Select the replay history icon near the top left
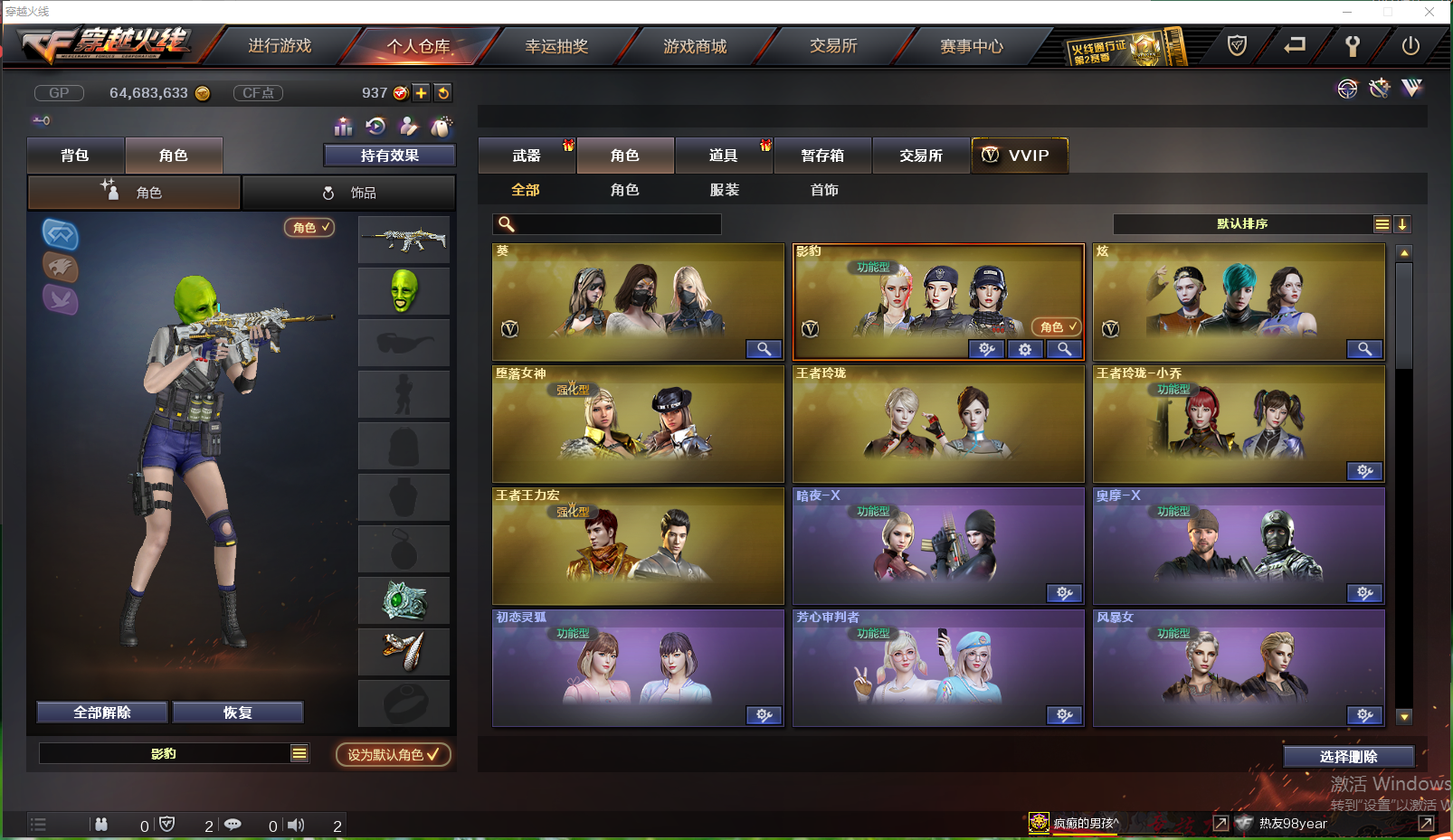The height and width of the screenshot is (840, 1453). 375,127
